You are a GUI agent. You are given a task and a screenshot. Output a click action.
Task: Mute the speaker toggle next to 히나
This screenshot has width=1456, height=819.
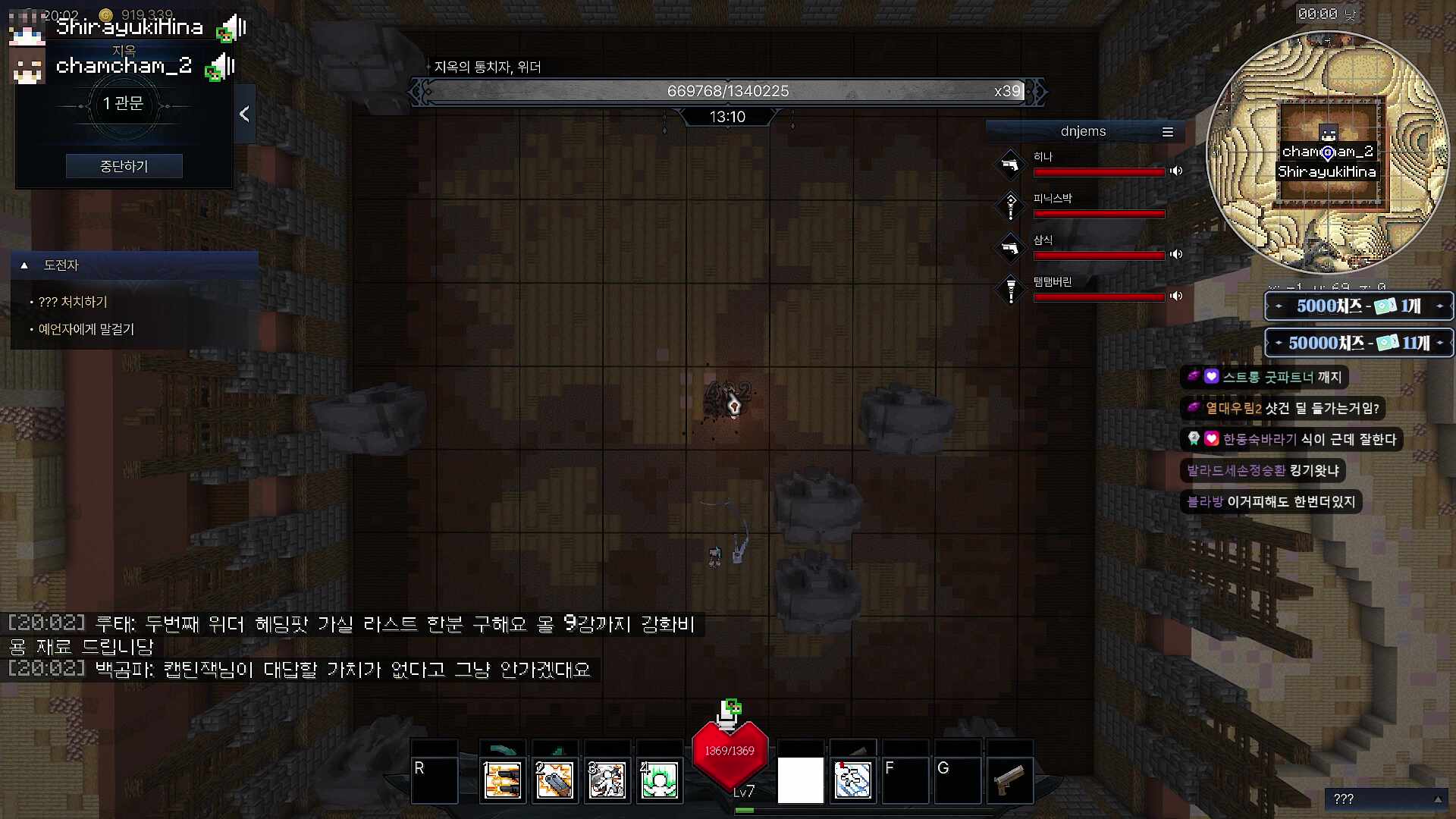(x=1176, y=171)
